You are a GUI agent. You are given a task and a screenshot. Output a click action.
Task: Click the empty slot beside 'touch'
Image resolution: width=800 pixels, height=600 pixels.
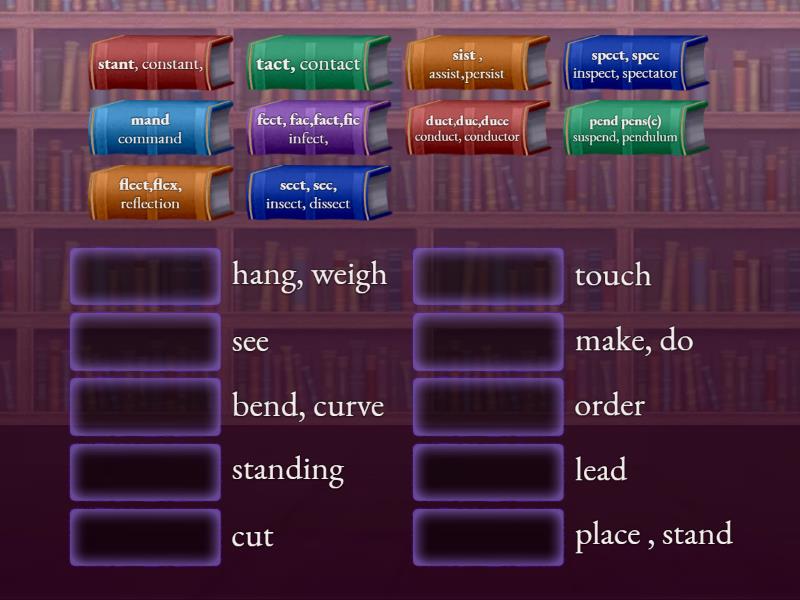488,276
